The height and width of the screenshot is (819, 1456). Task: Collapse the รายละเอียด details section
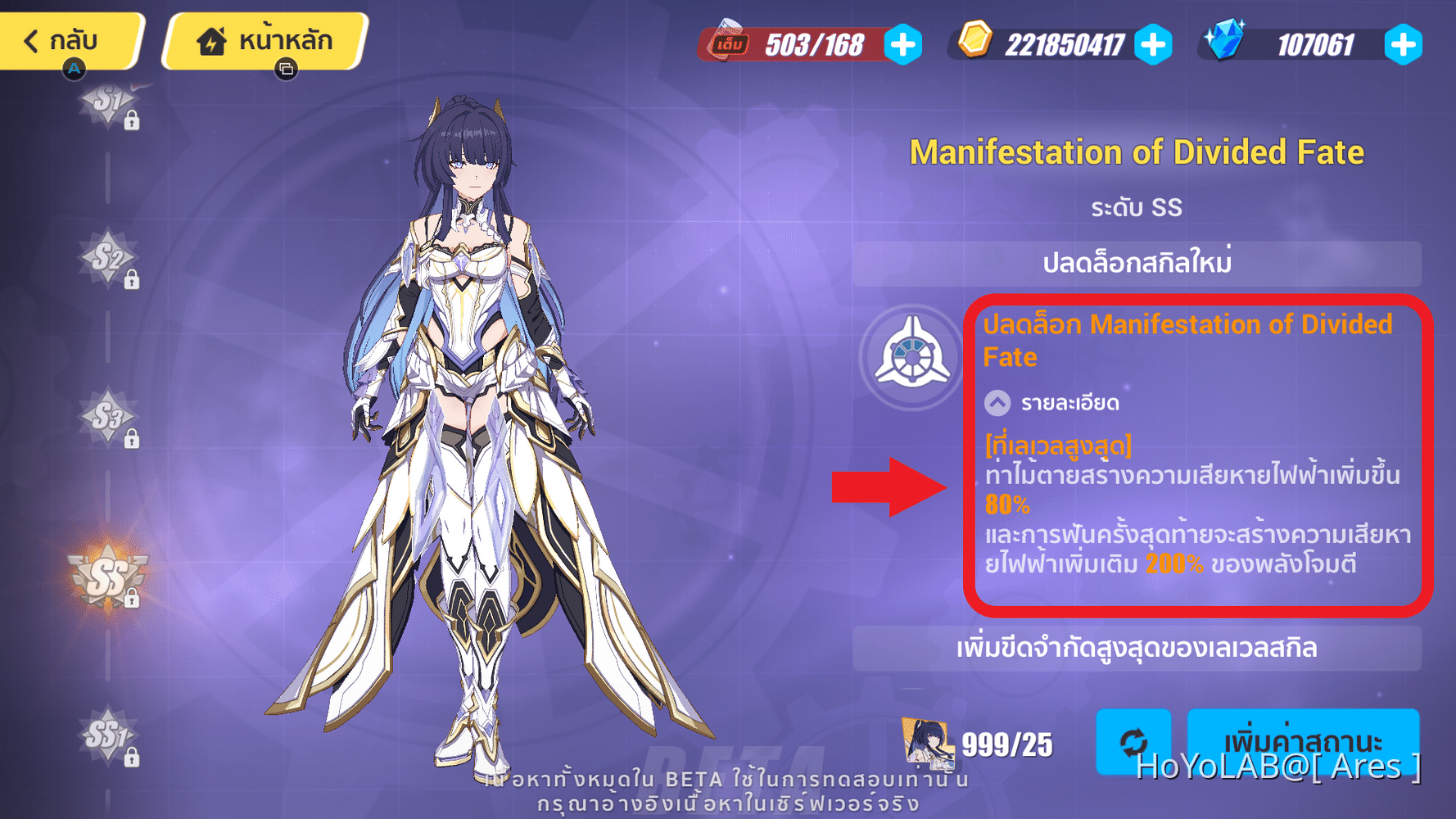(997, 403)
